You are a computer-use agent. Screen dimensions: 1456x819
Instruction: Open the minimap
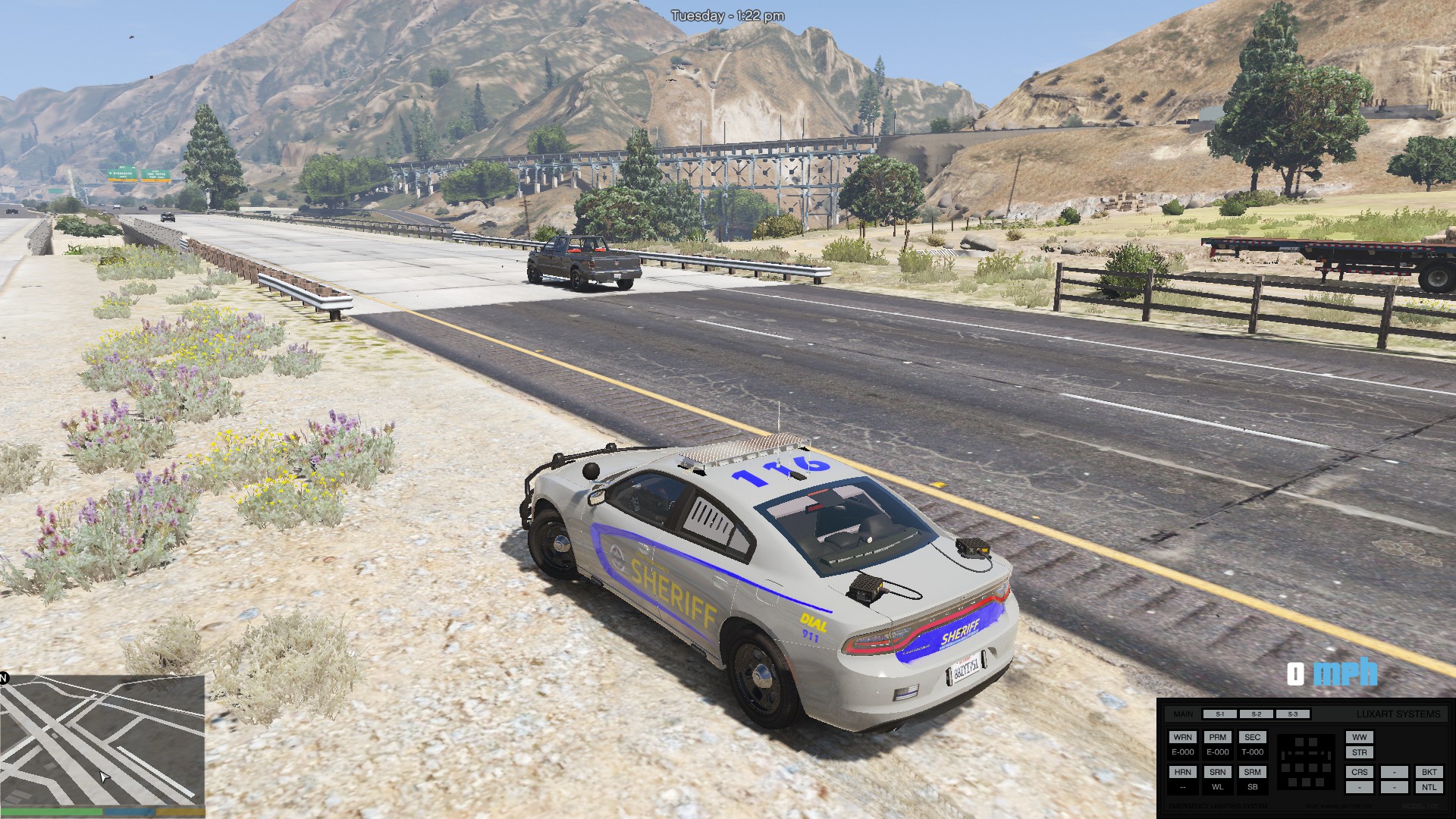102,740
